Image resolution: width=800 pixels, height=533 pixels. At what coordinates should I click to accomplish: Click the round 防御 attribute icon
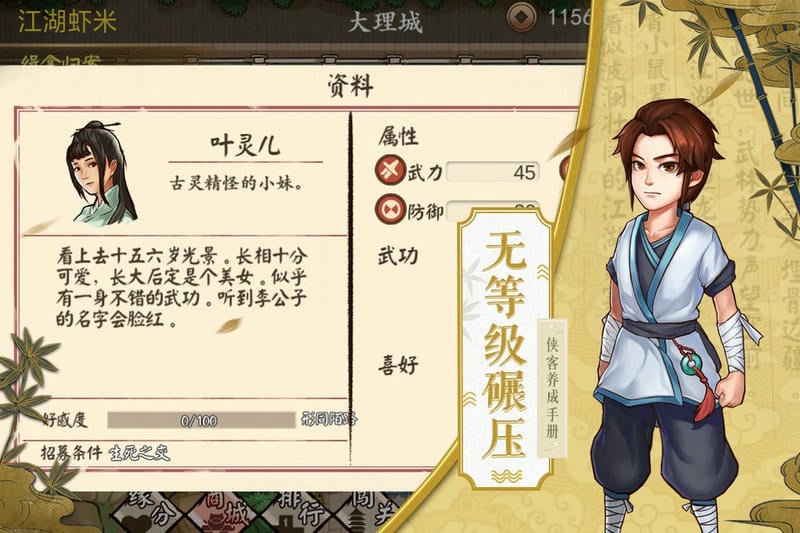pyautogui.click(x=390, y=210)
